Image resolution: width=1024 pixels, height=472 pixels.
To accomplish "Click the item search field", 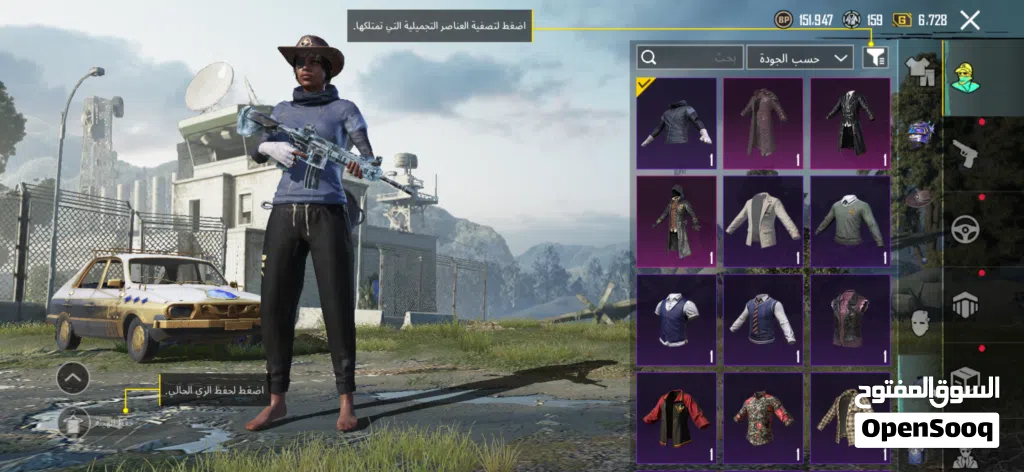I will pos(689,57).
